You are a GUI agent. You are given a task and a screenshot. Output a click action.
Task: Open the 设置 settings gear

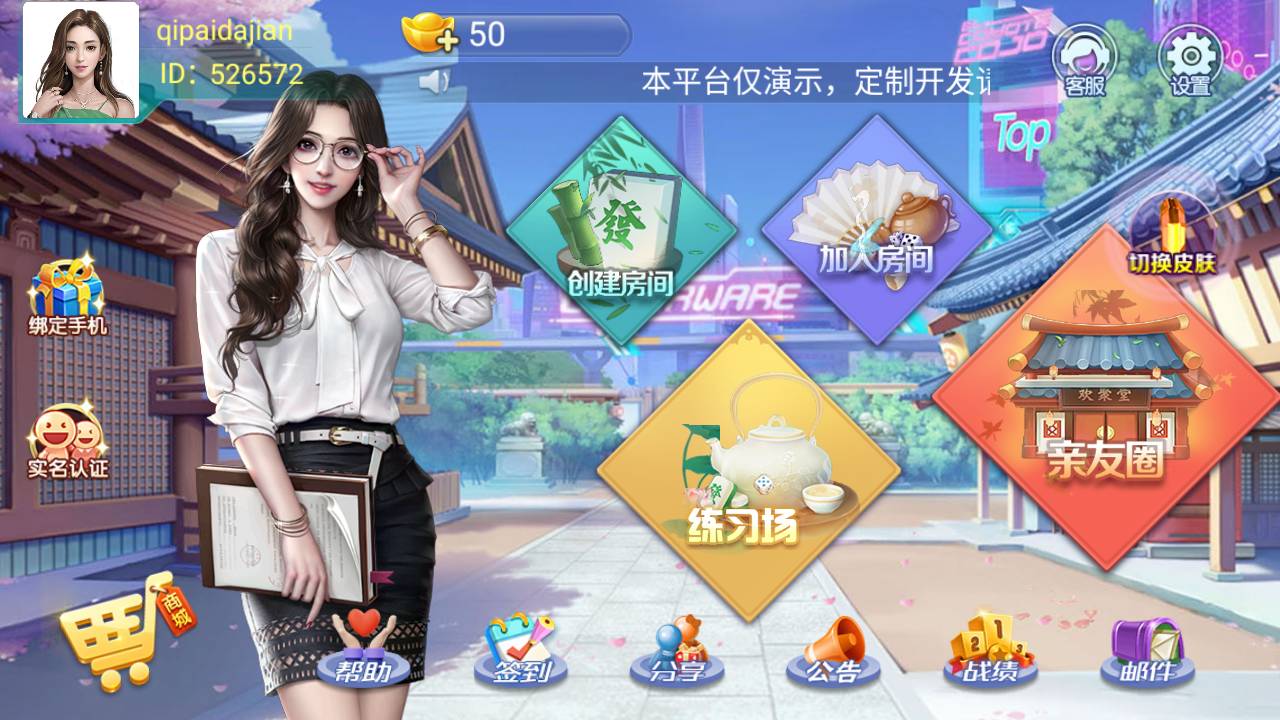[1190, 60]
